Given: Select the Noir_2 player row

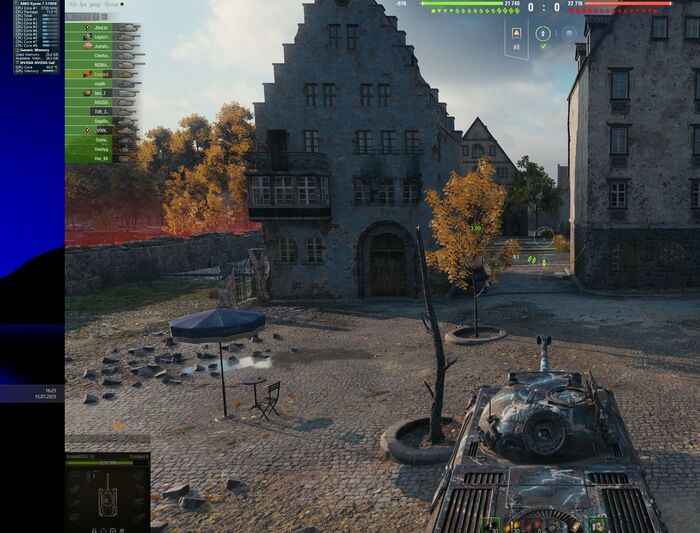Looking at the screenshot, I should [102, 92].
